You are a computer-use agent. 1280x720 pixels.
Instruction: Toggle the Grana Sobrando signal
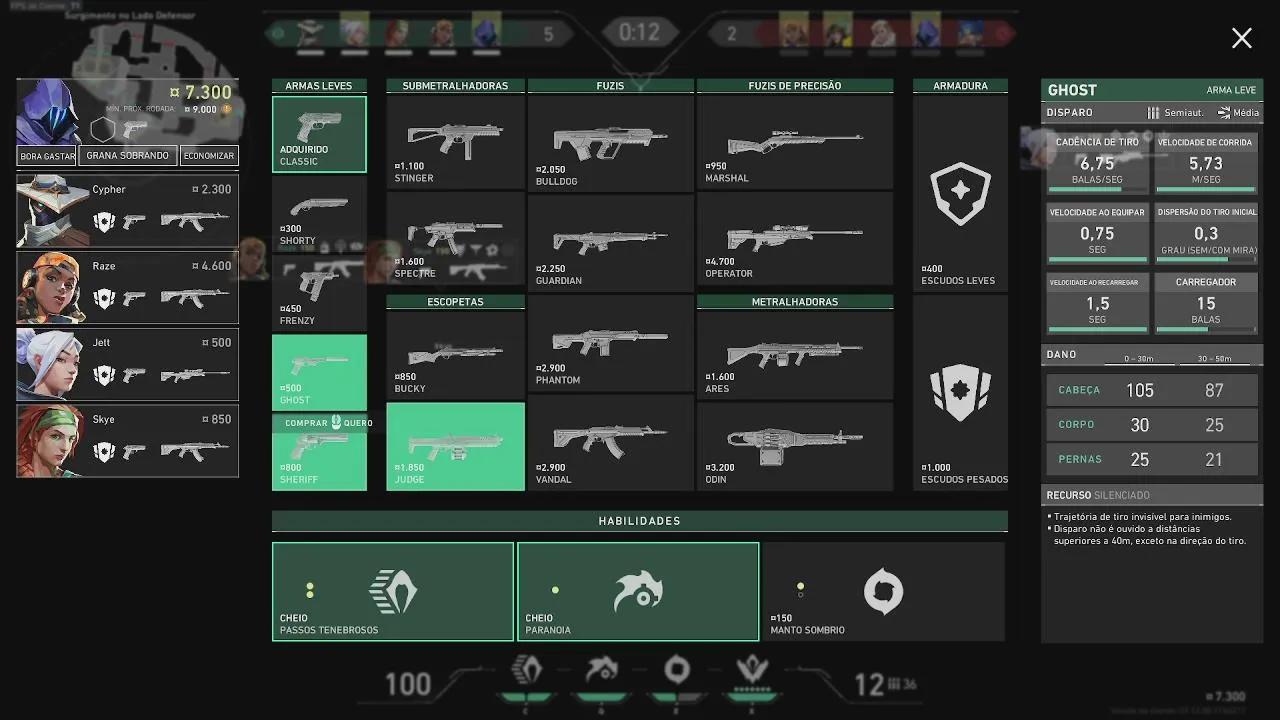[127, 156]
